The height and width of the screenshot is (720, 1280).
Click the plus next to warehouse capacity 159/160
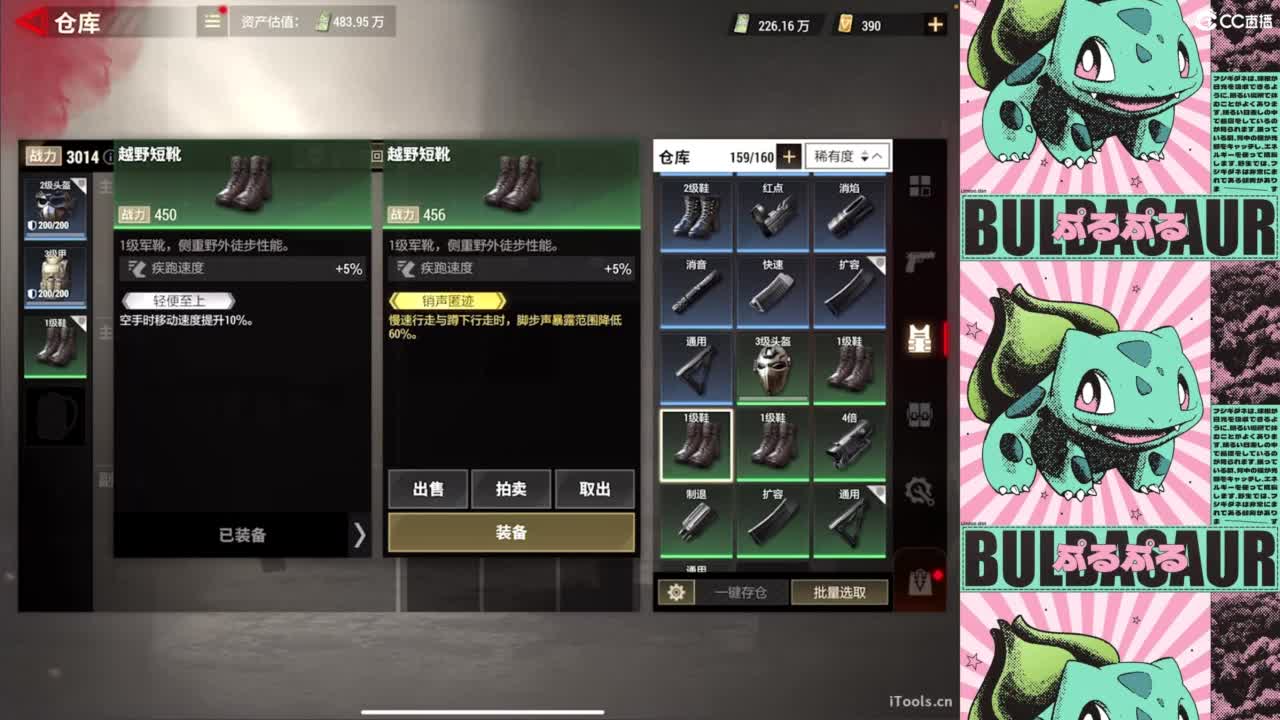coord(789,156)
